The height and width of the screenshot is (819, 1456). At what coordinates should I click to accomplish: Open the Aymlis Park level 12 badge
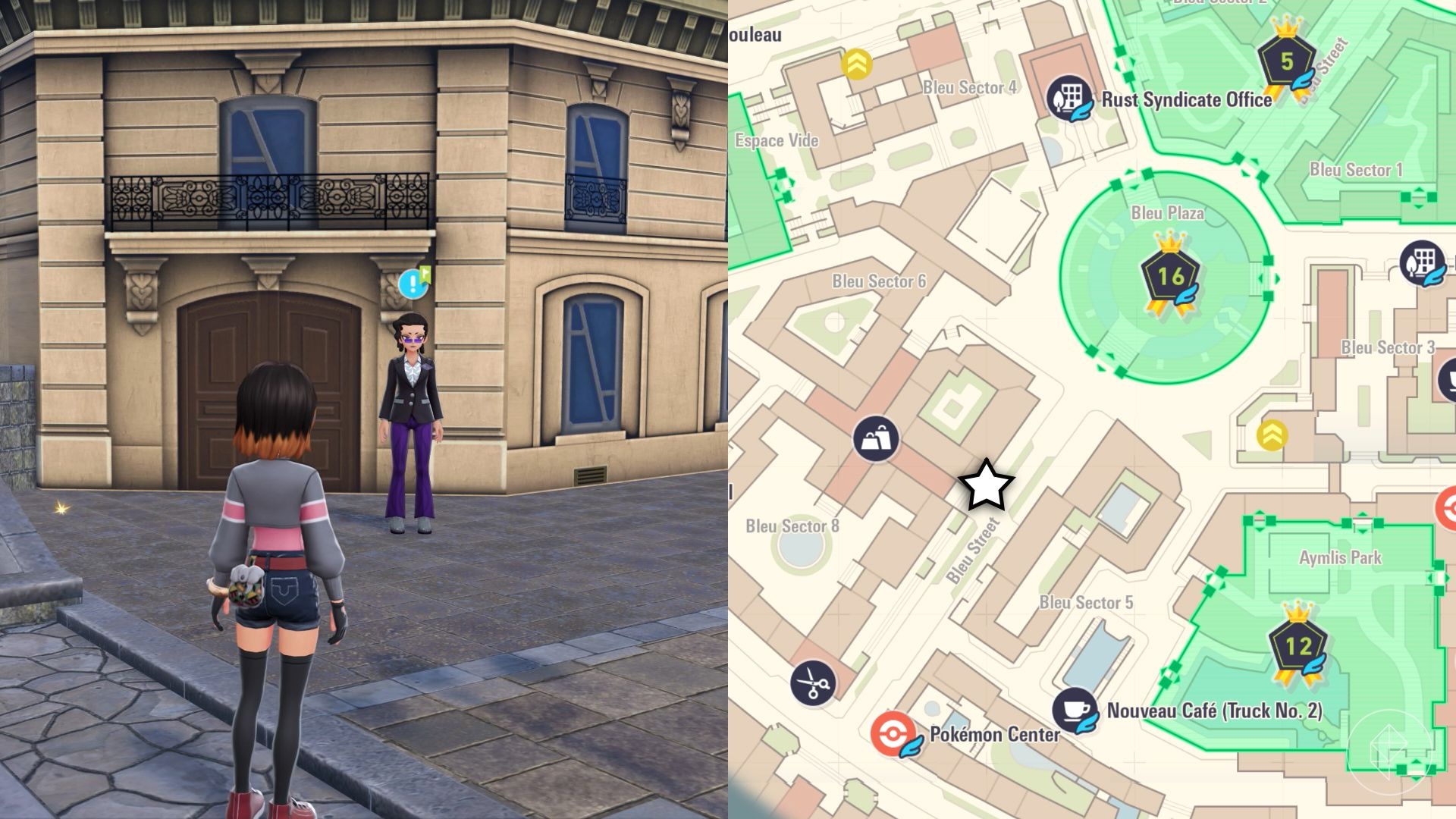coord(1298,646)
